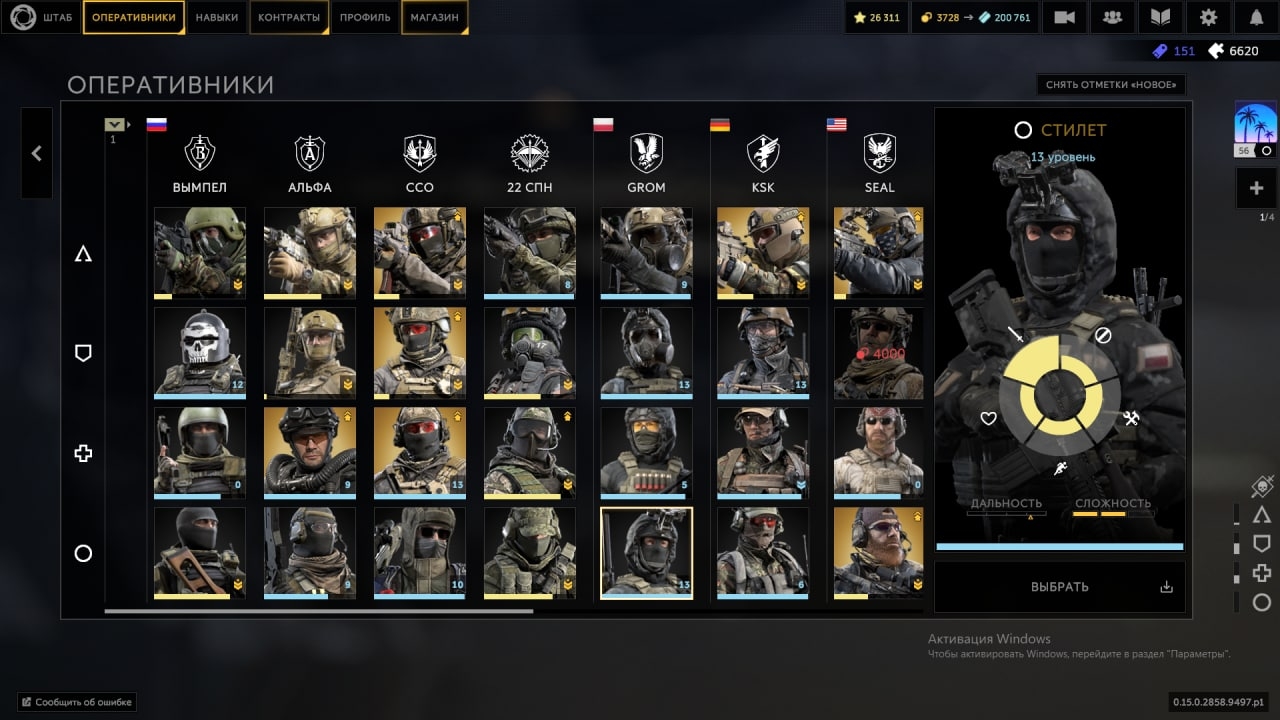Choose the locked SEAL operative costing 4000

click(x=879, y=352)
